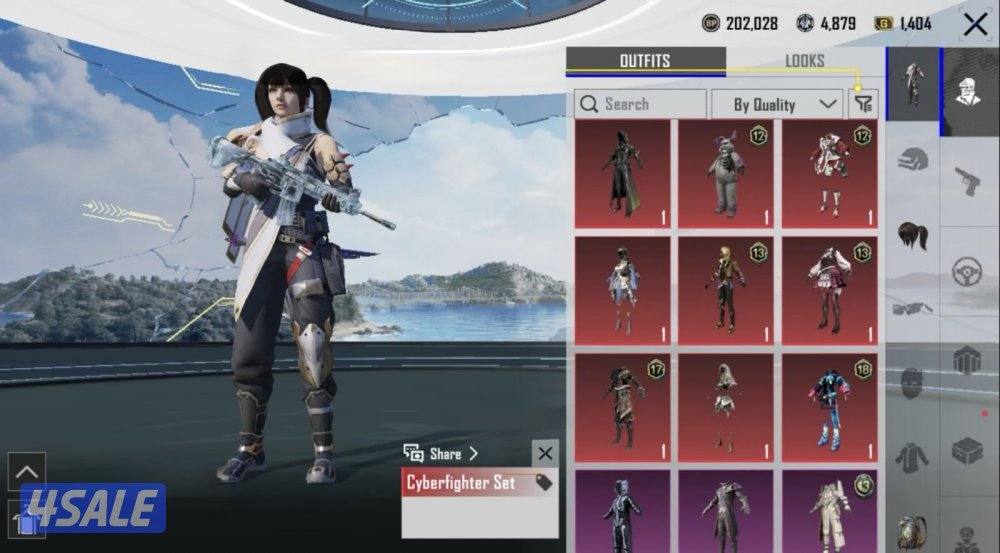Close the inventory screen with the X

(x=975, y=24)
